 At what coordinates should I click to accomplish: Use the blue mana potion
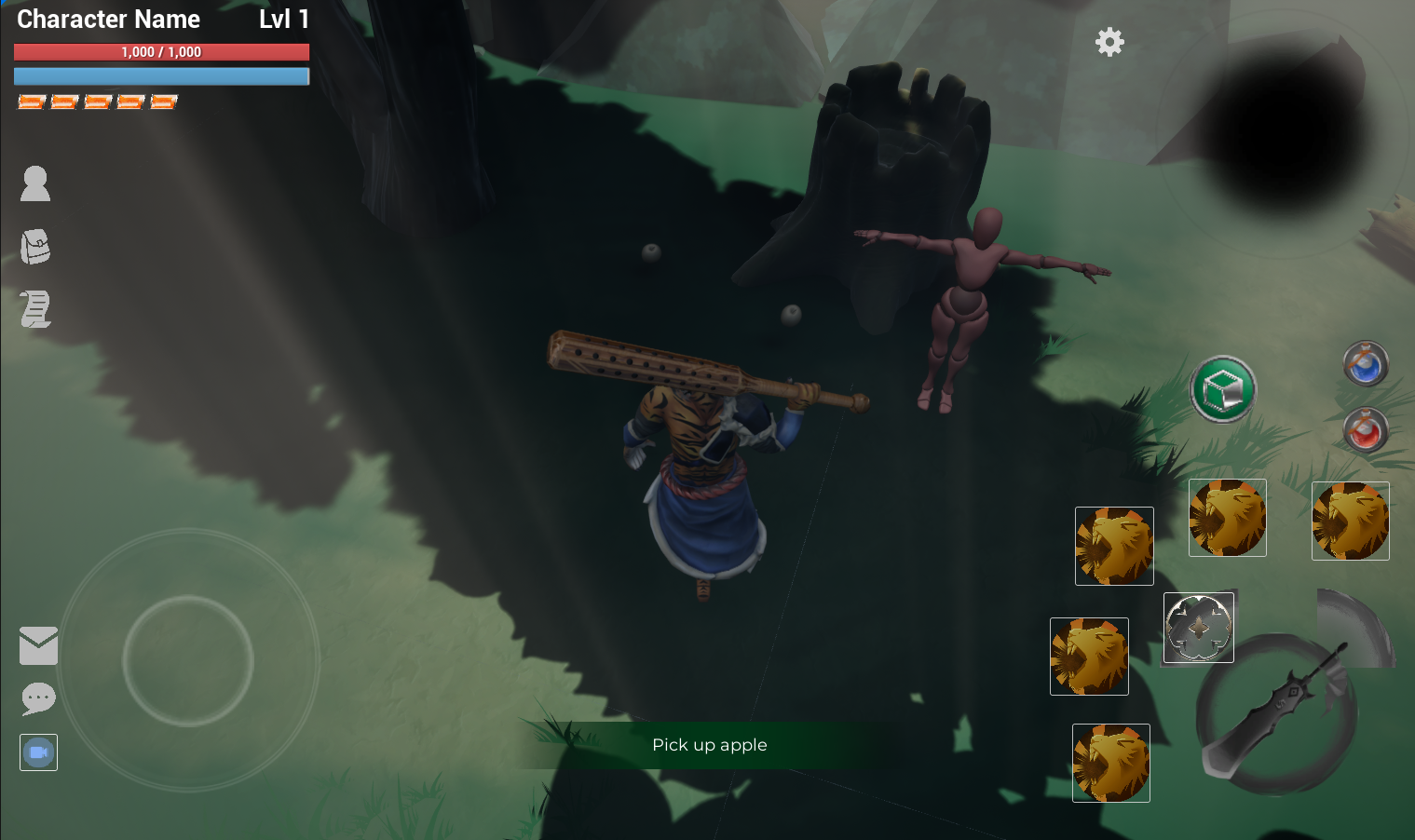[x=1366, y=364]
